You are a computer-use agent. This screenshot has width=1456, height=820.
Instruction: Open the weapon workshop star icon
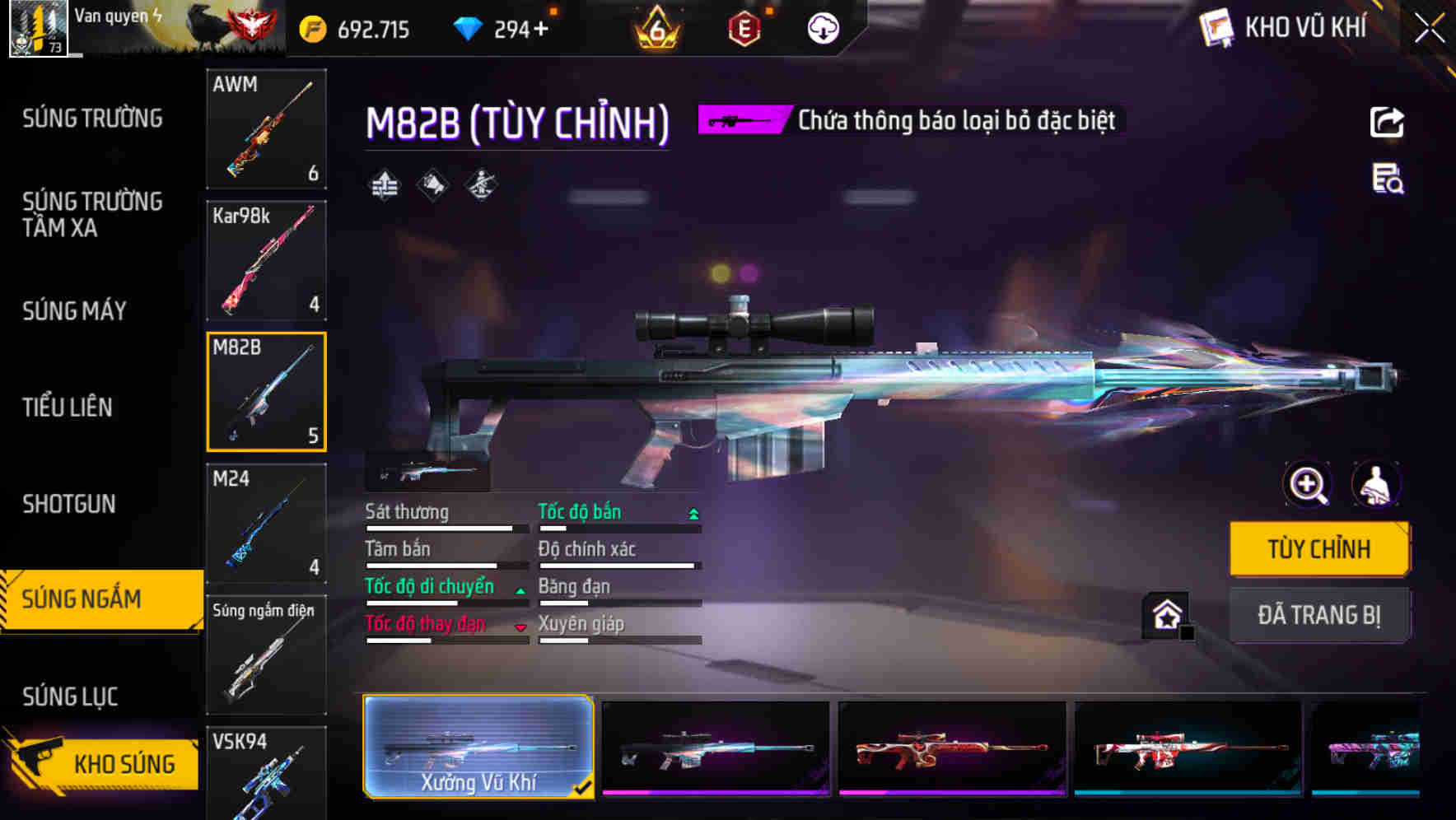tap(1165, 615)
